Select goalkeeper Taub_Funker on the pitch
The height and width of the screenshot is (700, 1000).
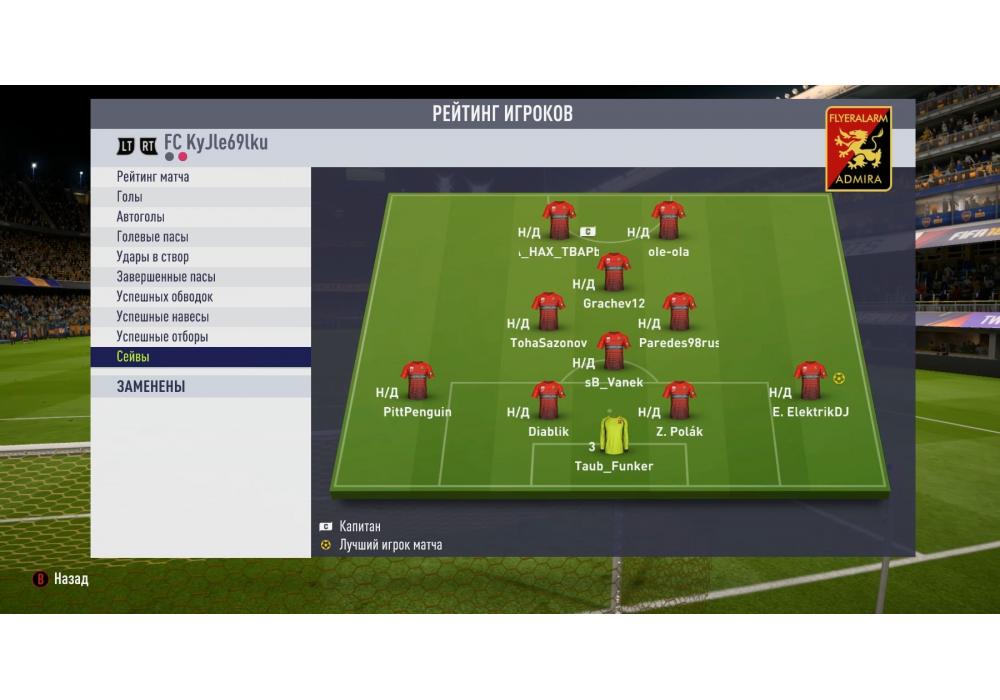click(613, 438)
